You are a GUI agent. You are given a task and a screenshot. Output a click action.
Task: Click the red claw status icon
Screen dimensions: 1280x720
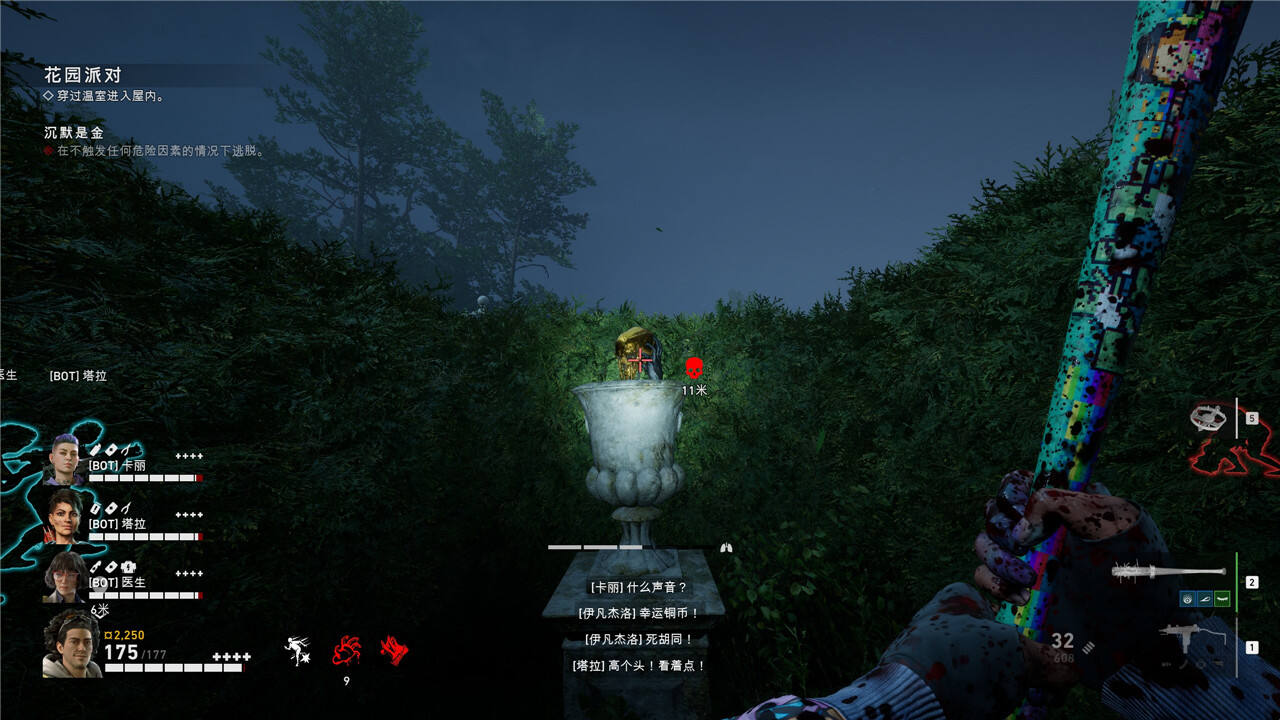point(394,651)
